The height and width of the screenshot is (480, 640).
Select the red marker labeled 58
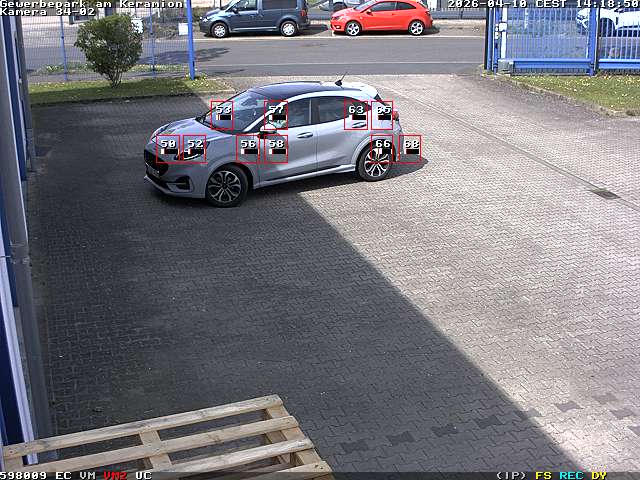276,149
